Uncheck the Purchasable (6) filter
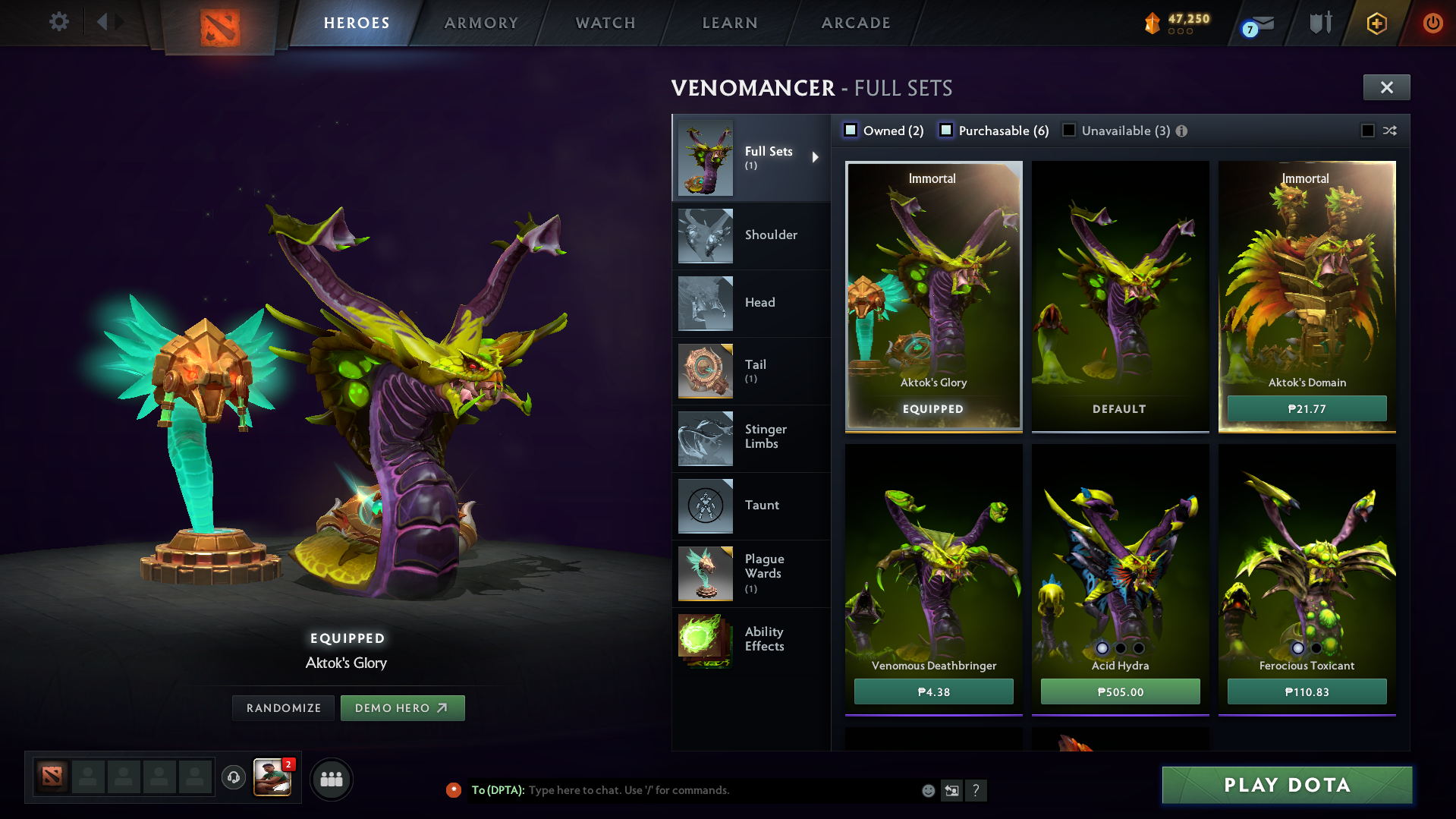This screenshot has height=819, width=1456. [945, 131]
